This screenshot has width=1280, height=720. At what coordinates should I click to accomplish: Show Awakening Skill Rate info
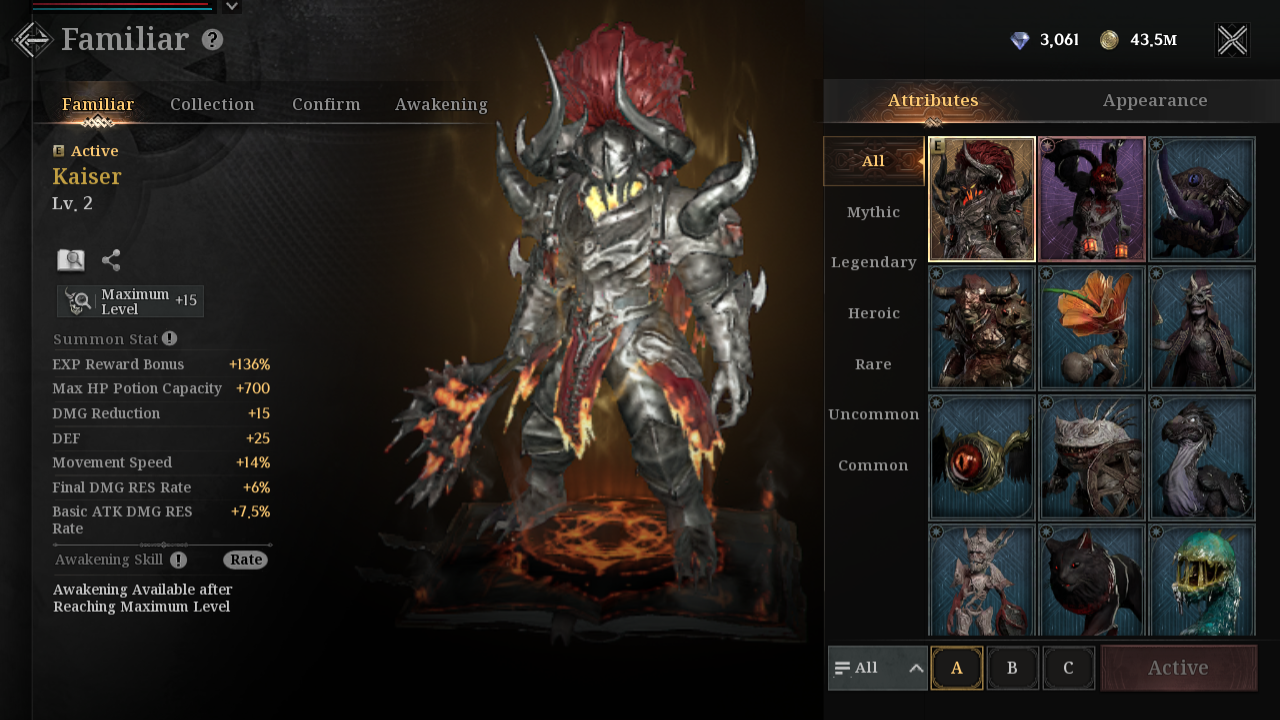(245, 560)
